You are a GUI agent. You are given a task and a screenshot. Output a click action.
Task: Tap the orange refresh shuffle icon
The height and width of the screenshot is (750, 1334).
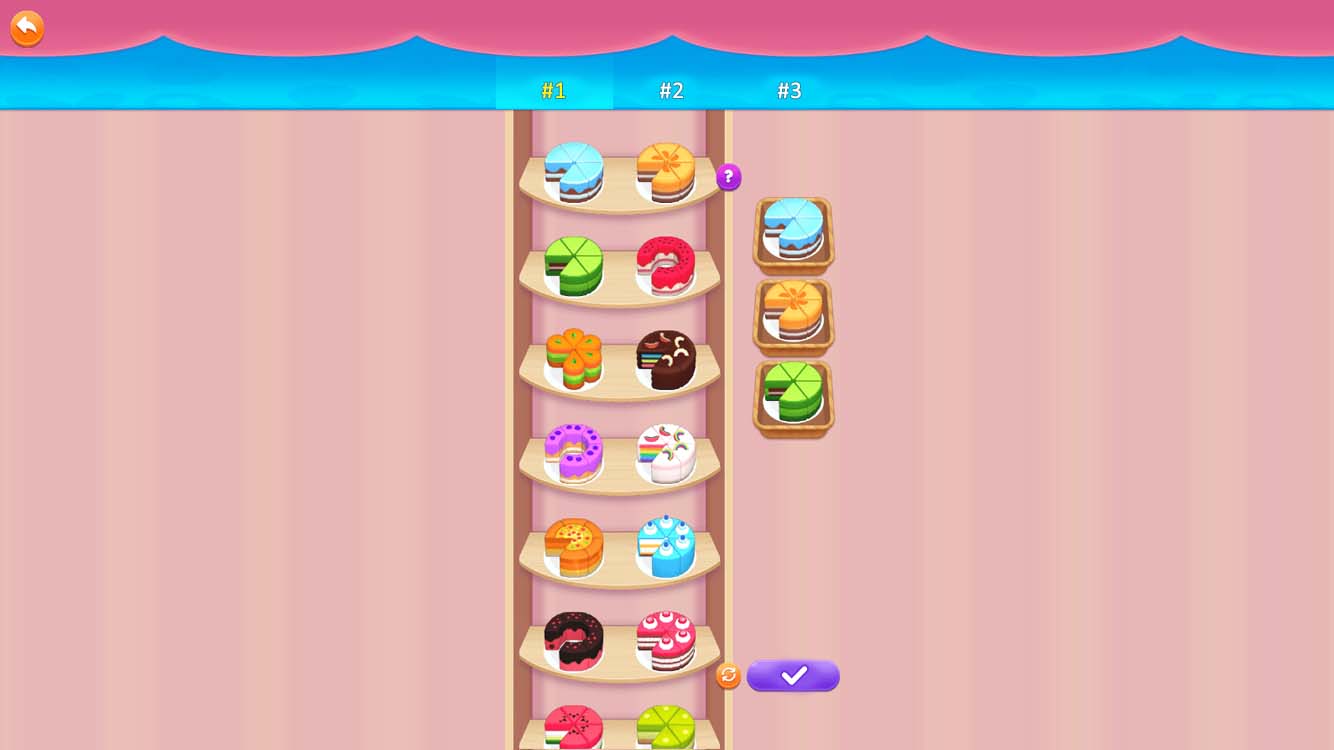click(x=728, y=675)
